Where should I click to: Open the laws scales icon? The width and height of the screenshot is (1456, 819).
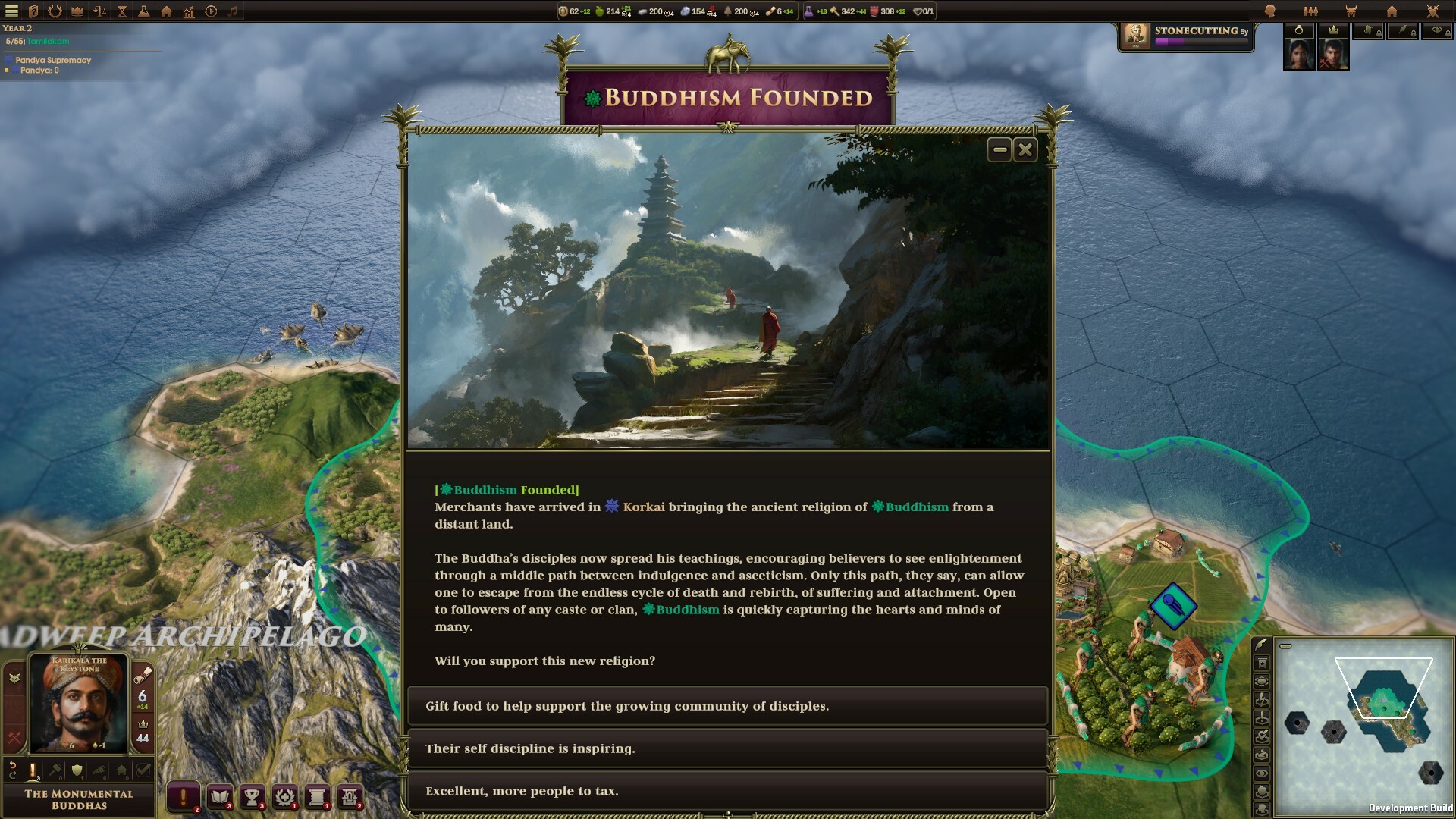click(99, 11)
